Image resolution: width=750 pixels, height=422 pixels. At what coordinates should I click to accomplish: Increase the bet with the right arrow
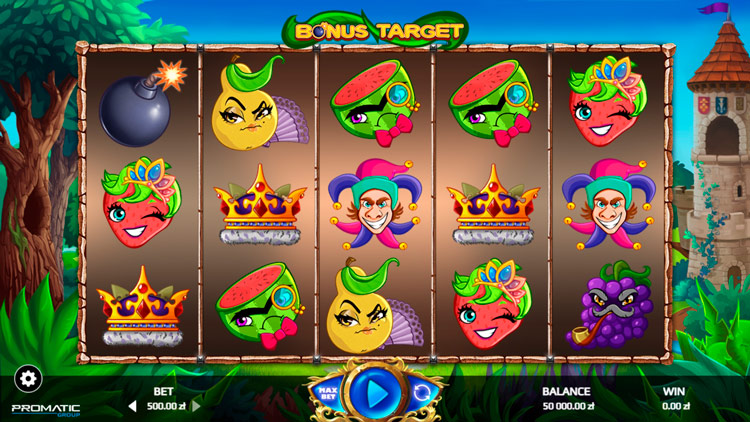pos(196,406)
